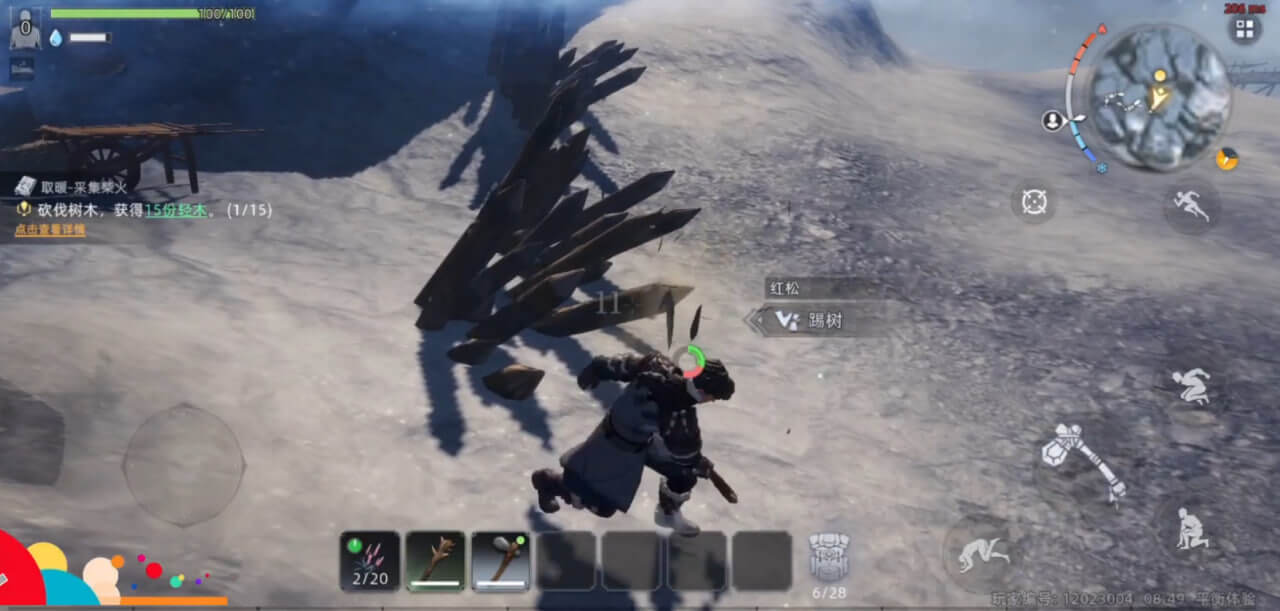Select the red plant item slot showing 2/20
1280x611 pixels.
tap(370, 560)
